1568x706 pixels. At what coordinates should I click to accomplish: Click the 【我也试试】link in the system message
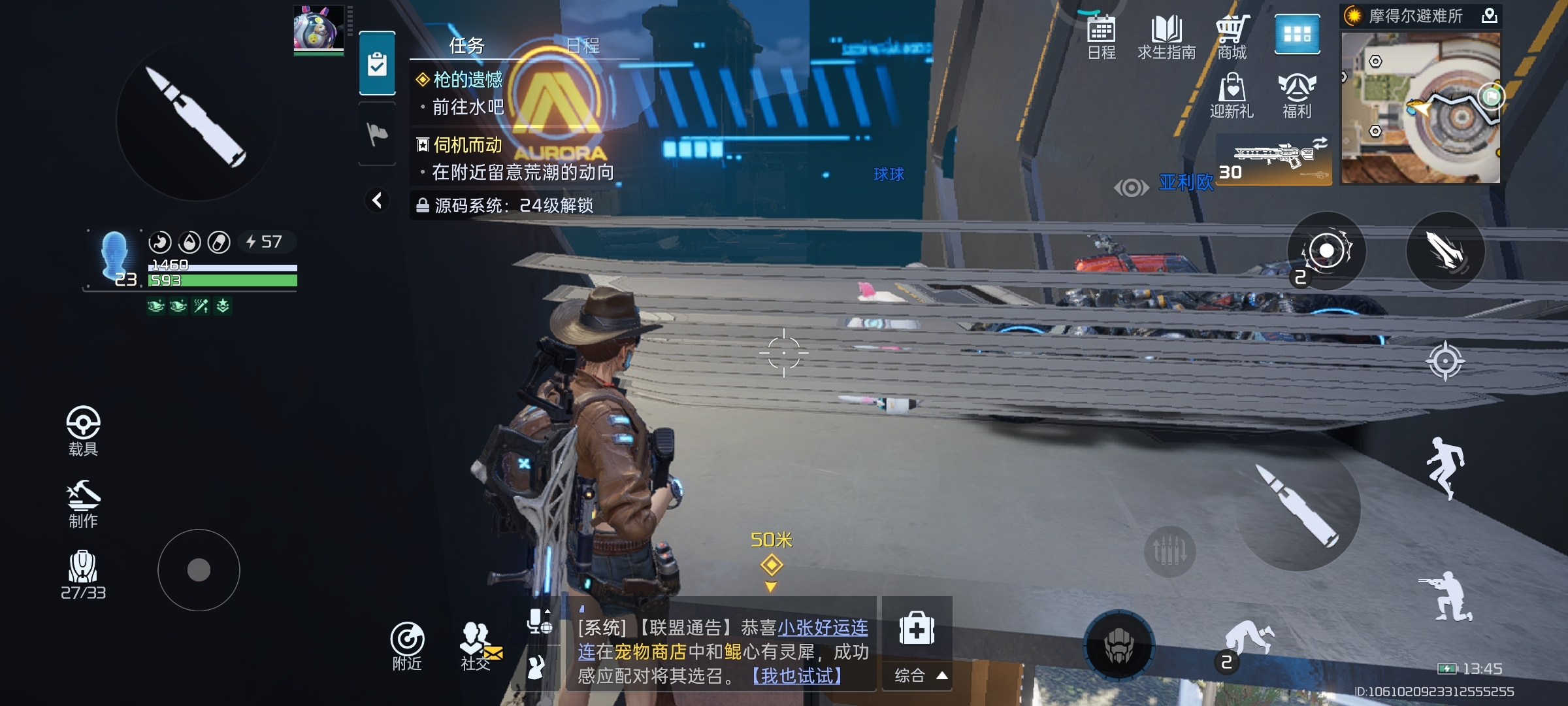[x=796, y=678]
